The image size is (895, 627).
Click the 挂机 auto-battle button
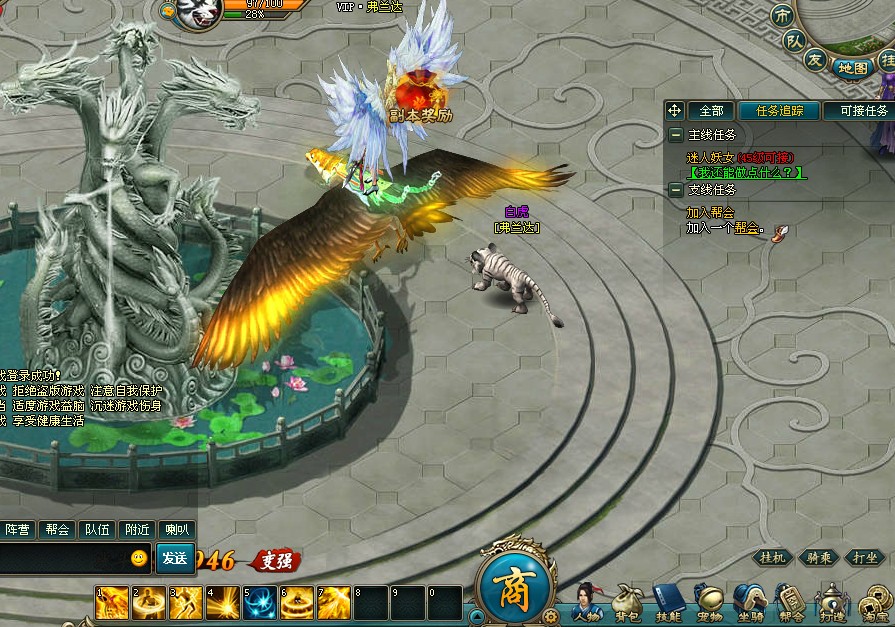point(773,558)
